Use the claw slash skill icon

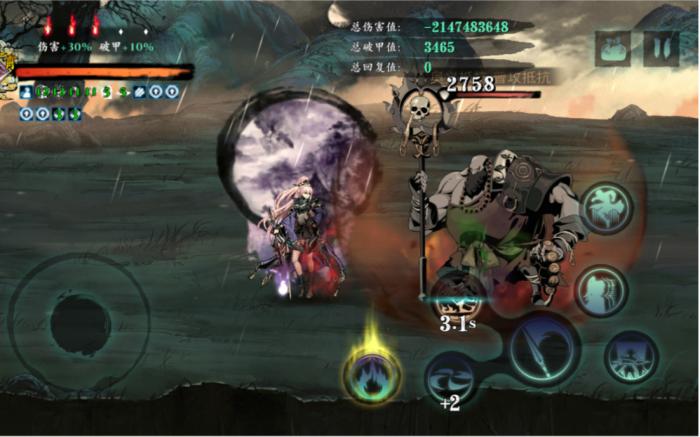point(601,290)
